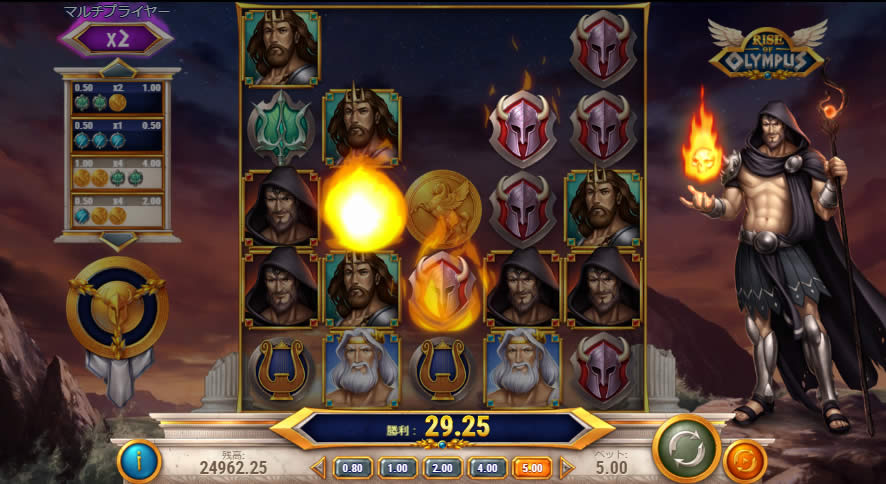Set the bet to 0.80

[353, 467]
